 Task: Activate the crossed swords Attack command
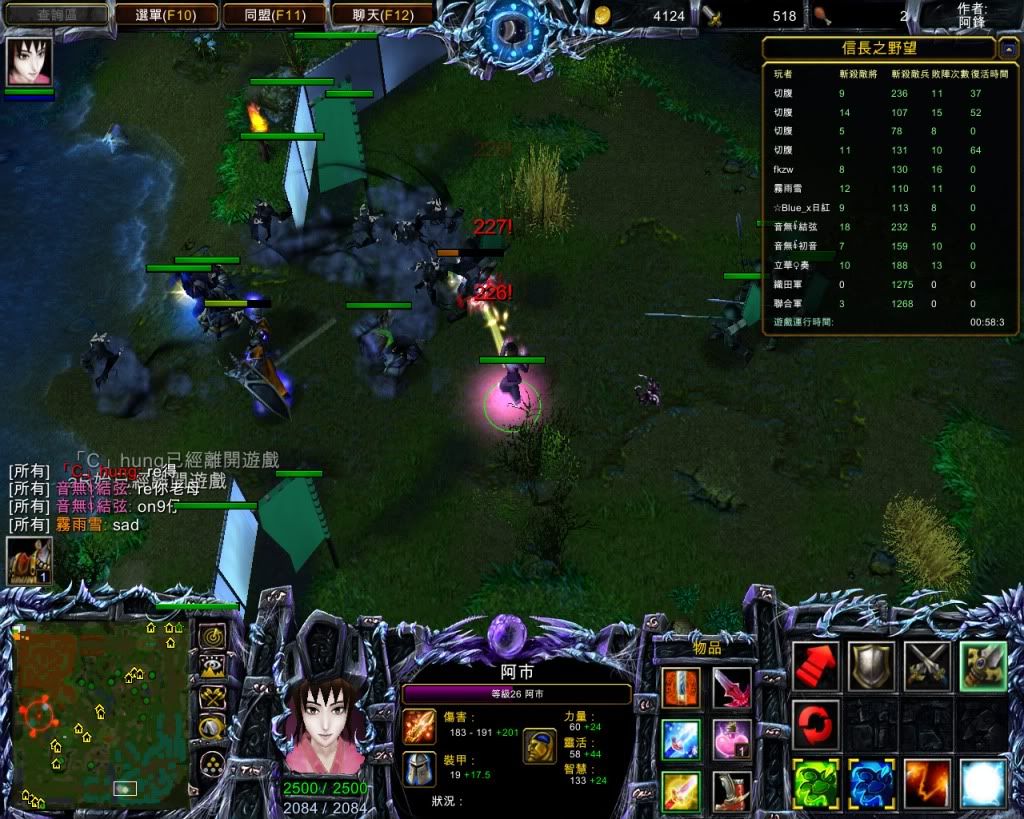click(x=927, y=666)
